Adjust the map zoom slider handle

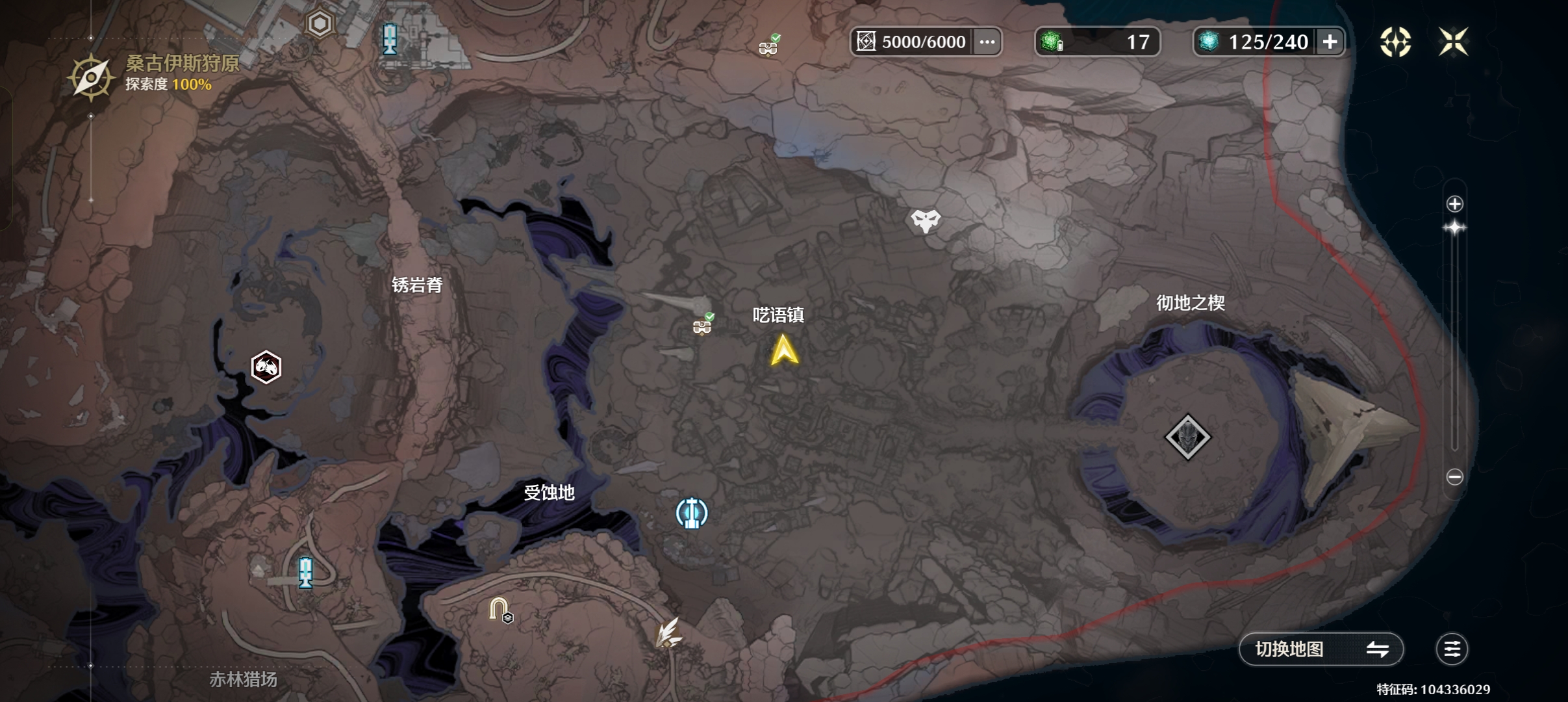(1455, 228)
